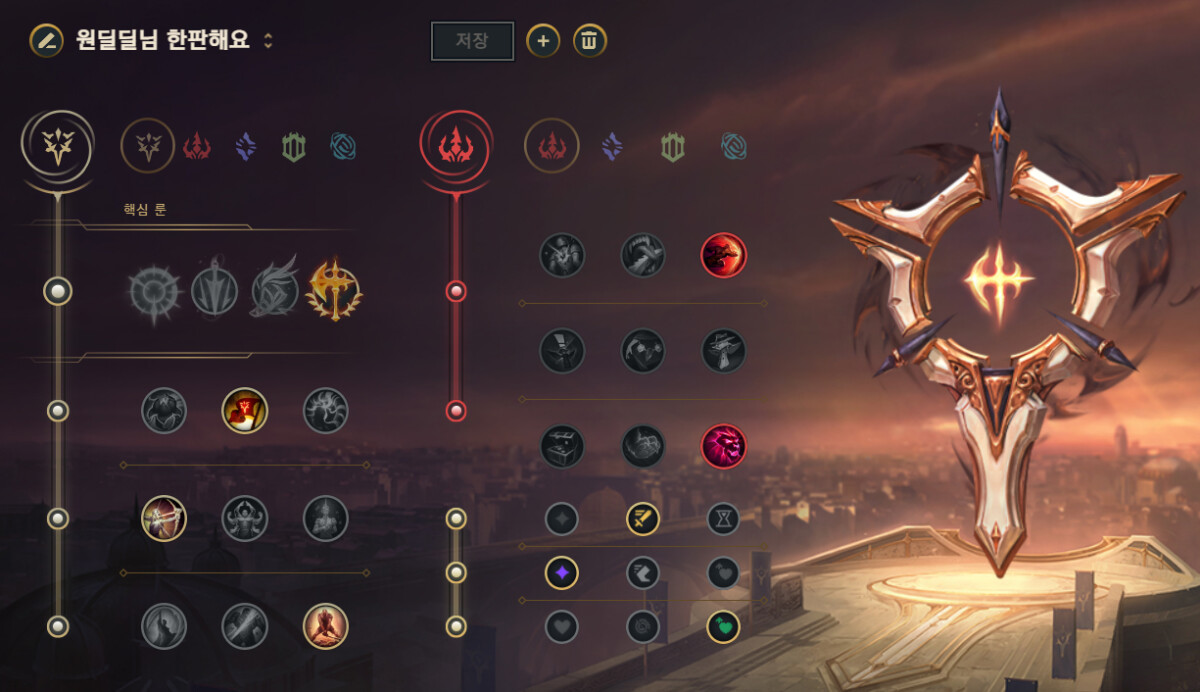Delete the rune page with trash button
Viewport: 1200px width, 692px height.
(590, 41)
